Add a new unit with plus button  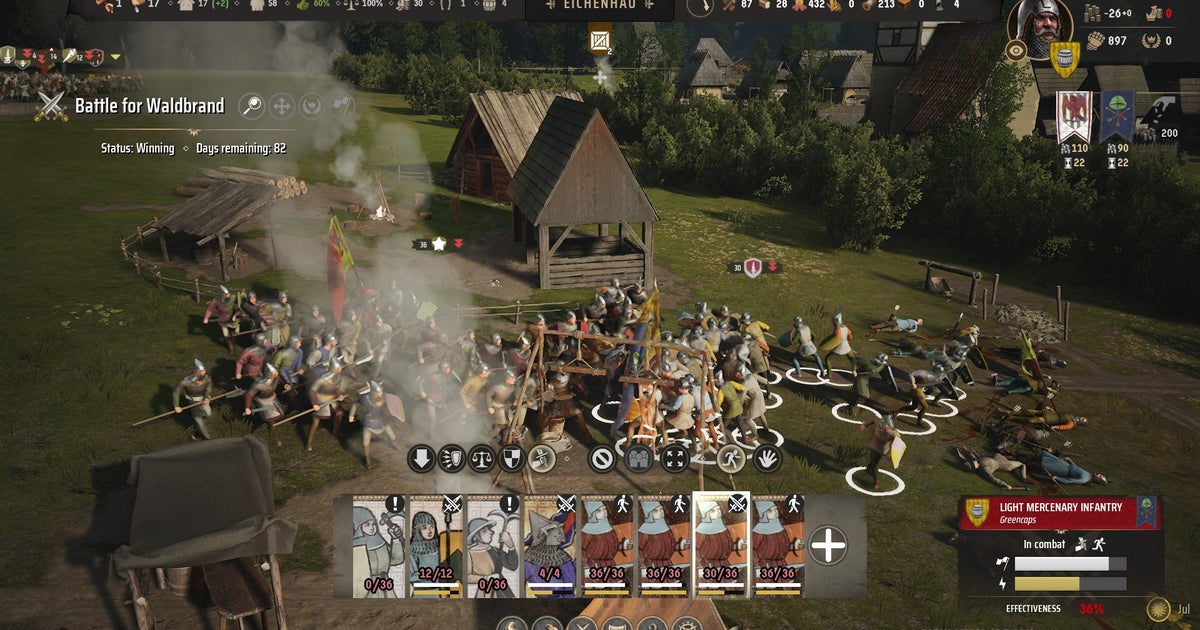click(x=828, y=545)
